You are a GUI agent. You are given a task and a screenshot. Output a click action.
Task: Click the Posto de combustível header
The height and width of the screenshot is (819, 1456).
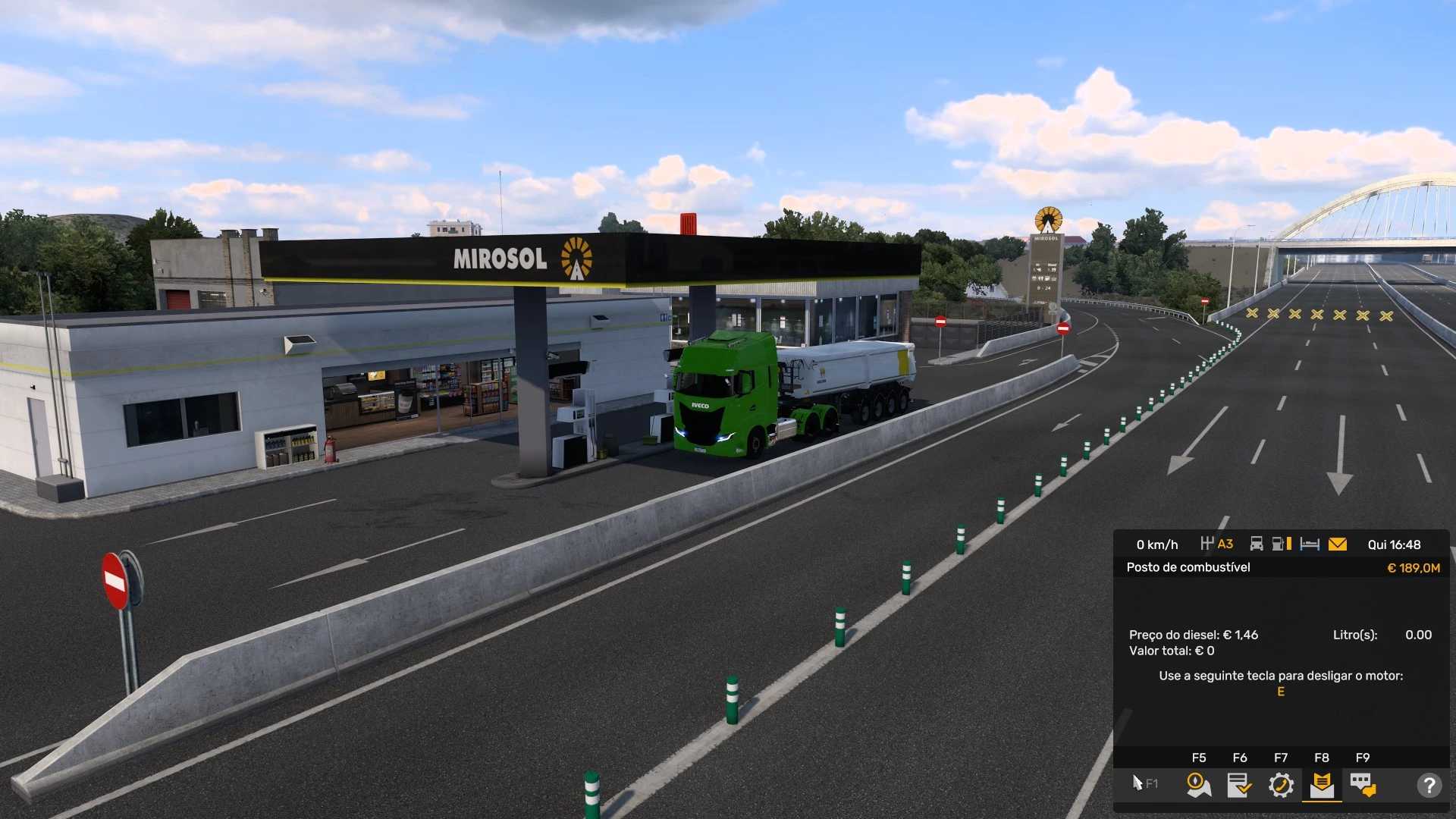(1189, 567)
